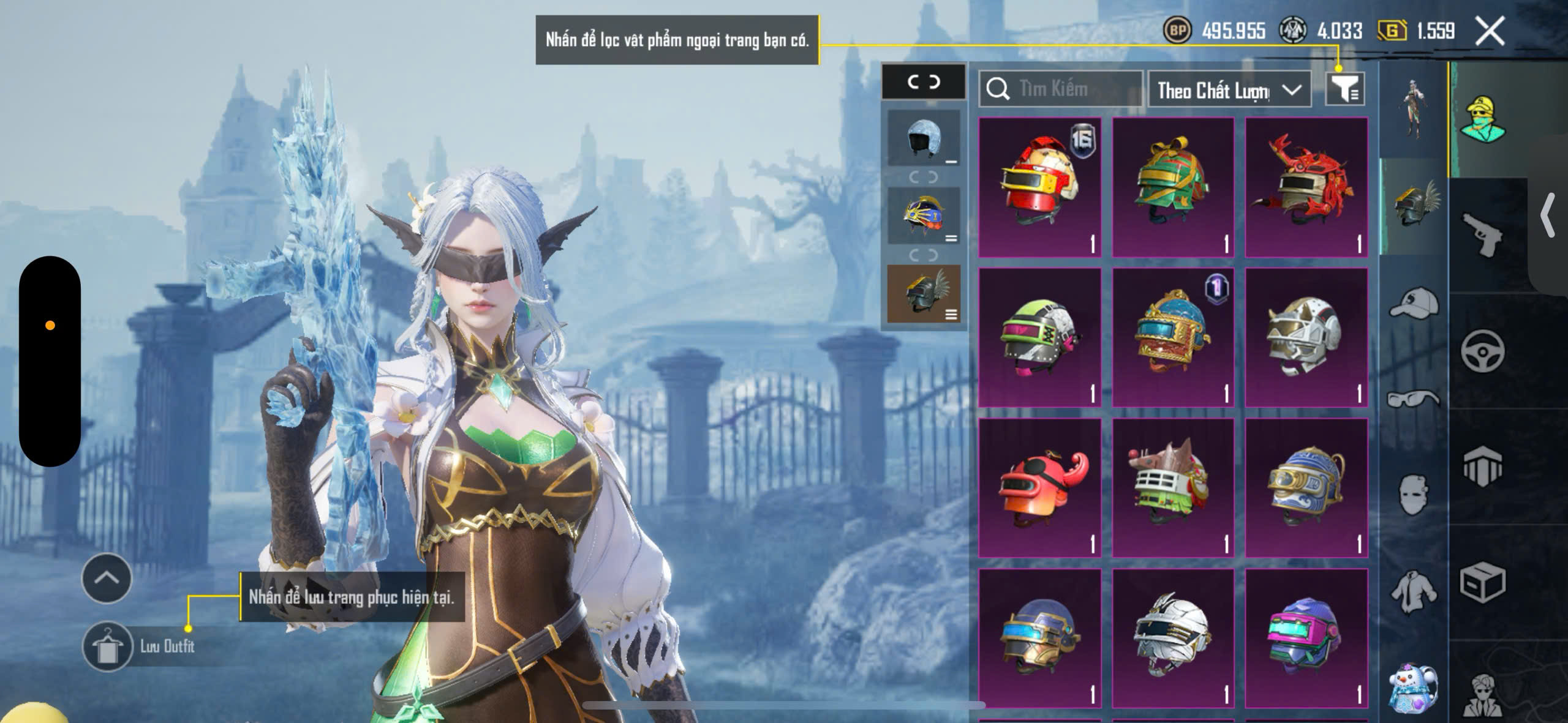Select the red crab claw helmet
This screenshot has height=723, width=1568.
point(1306,187)
